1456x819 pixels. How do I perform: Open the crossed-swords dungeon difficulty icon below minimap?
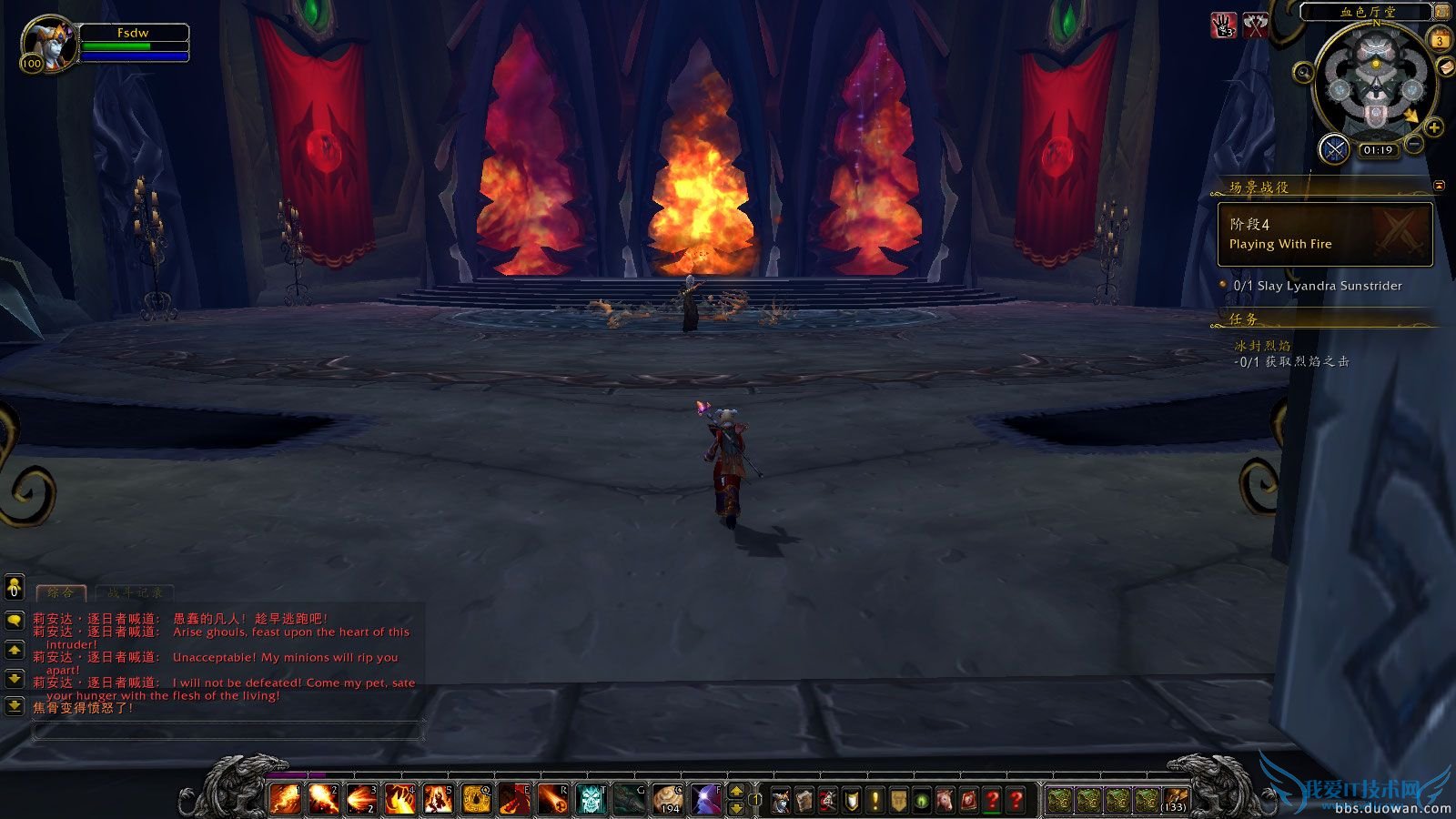point(1335,148)
